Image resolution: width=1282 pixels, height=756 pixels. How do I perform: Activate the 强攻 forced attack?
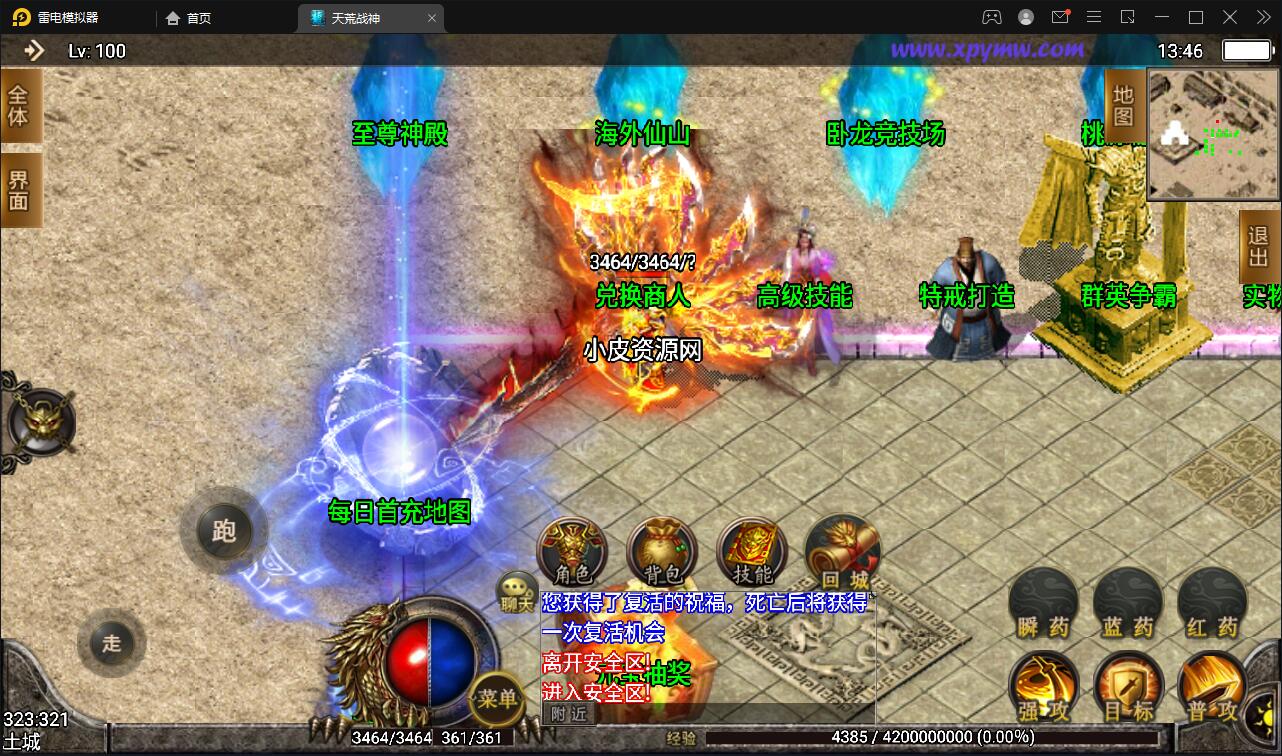pyautogui.click(x=1043, y=688)
